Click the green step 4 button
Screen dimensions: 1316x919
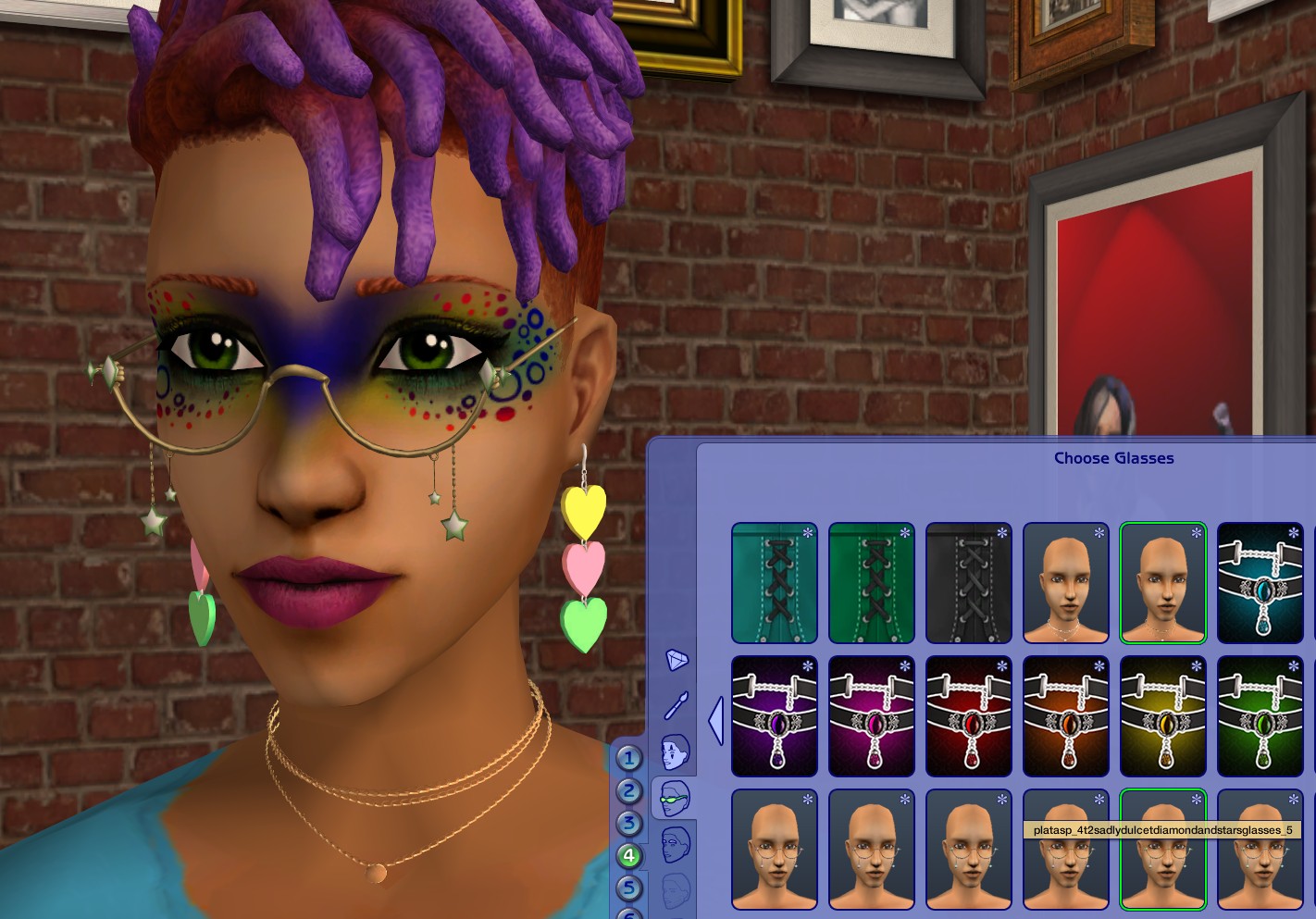pos(629,854)
